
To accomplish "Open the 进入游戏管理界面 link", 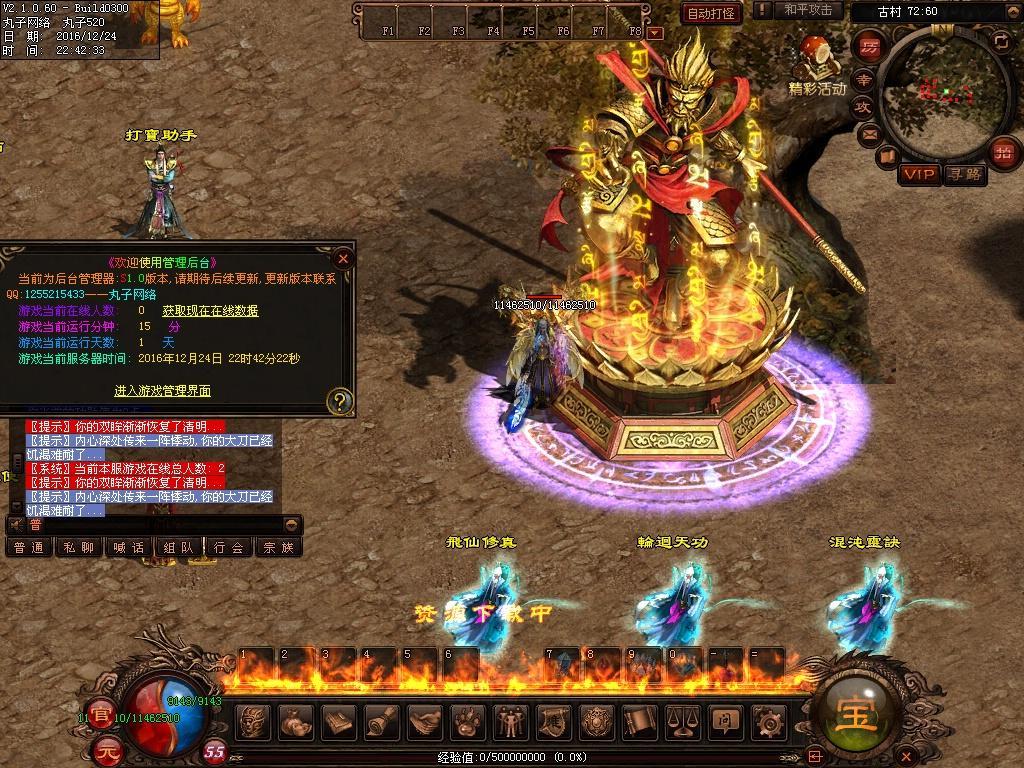I will coord(162,391).
